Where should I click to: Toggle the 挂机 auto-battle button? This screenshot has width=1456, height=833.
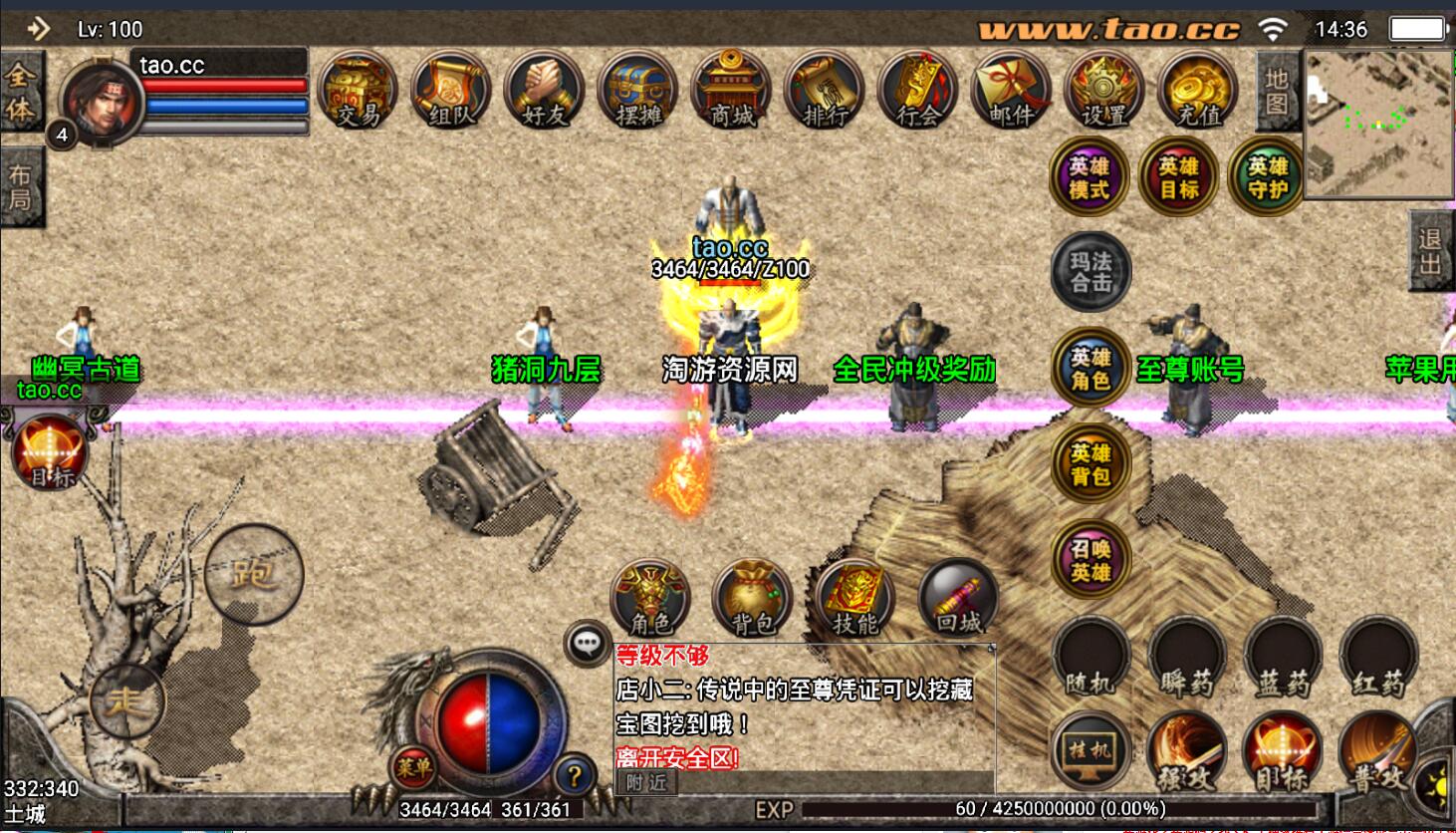click(1090, 751)
